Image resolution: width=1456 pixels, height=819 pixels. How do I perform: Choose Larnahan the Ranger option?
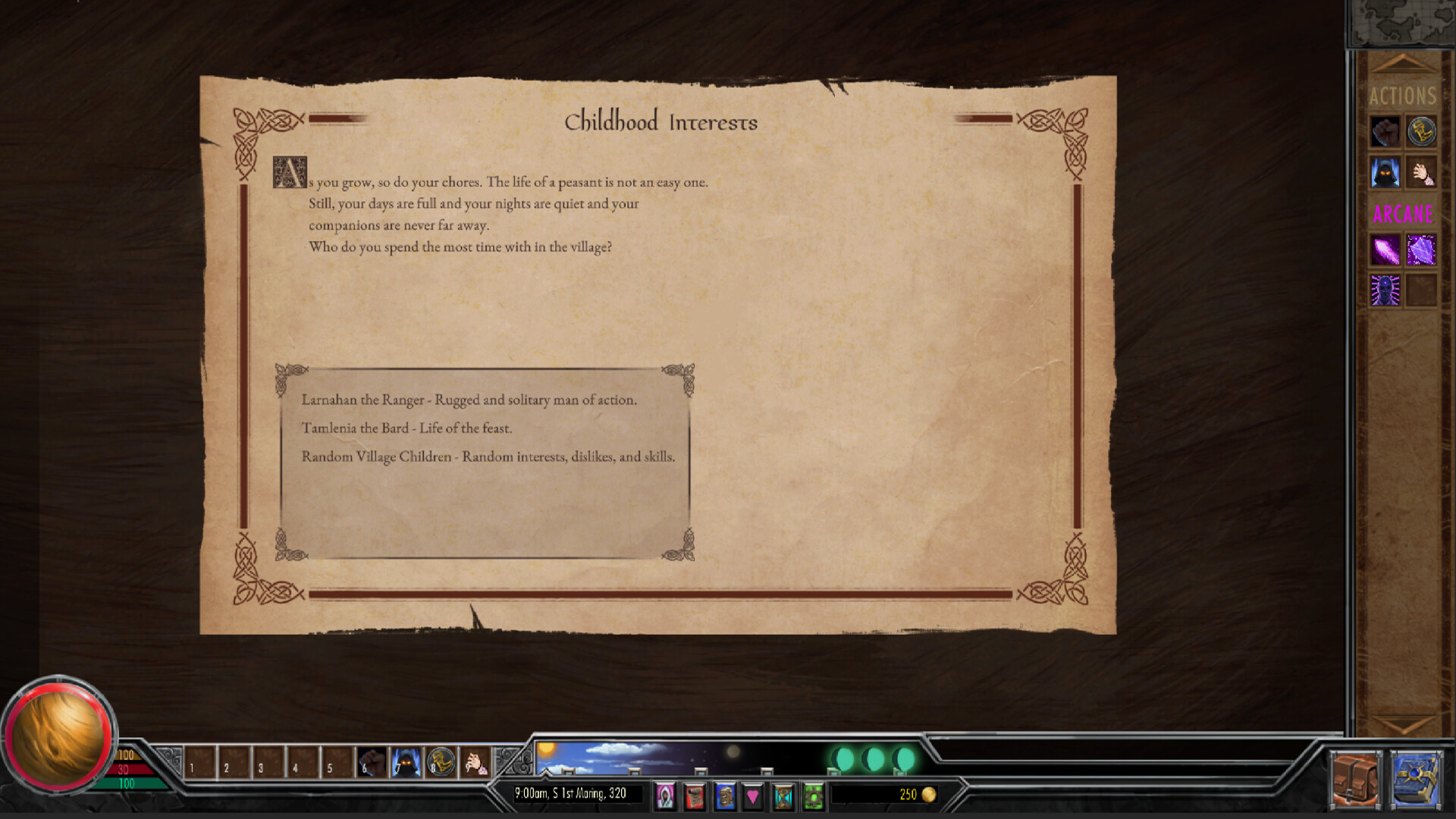point(470,400)
